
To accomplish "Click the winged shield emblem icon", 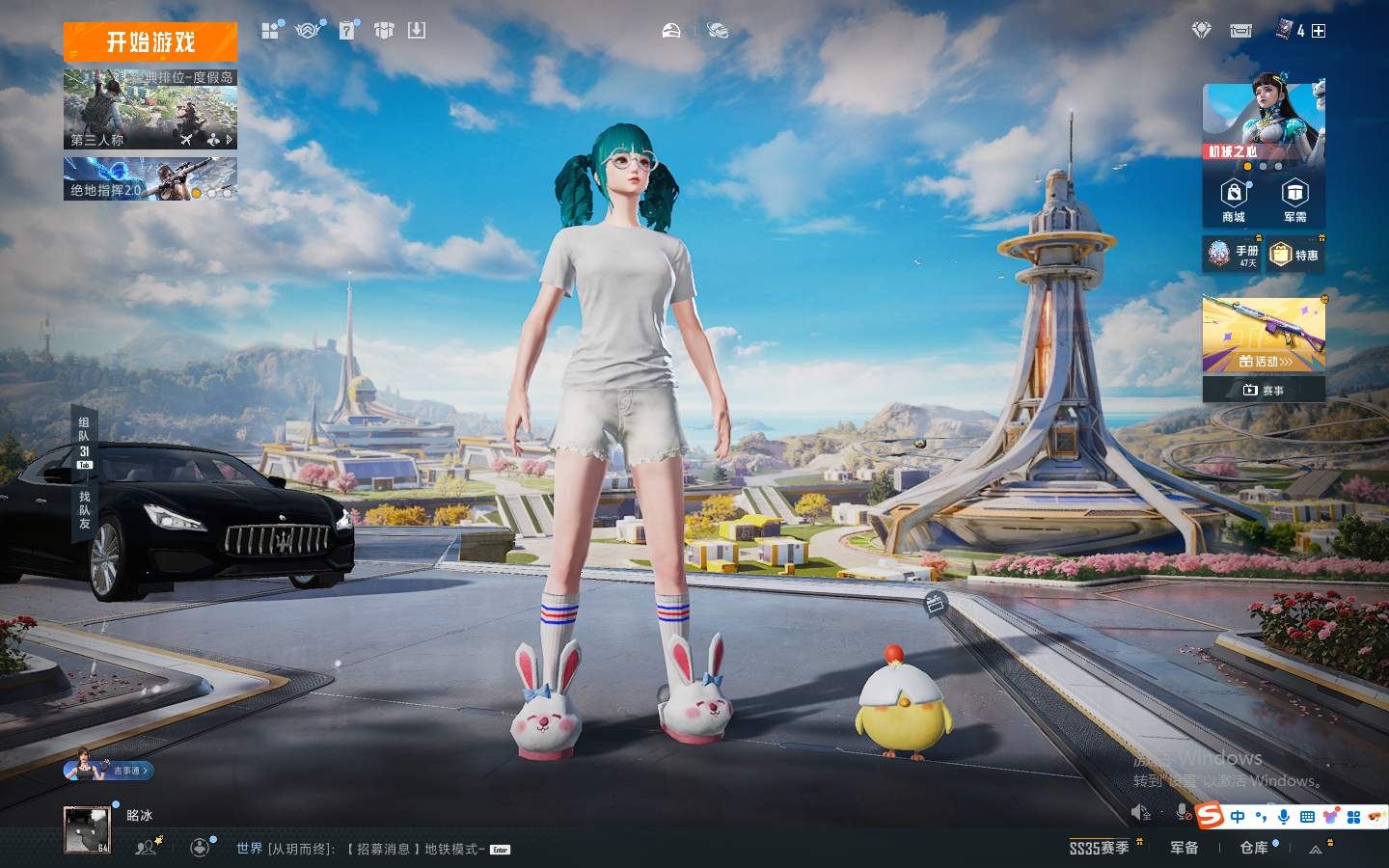I will click(307, 31).
